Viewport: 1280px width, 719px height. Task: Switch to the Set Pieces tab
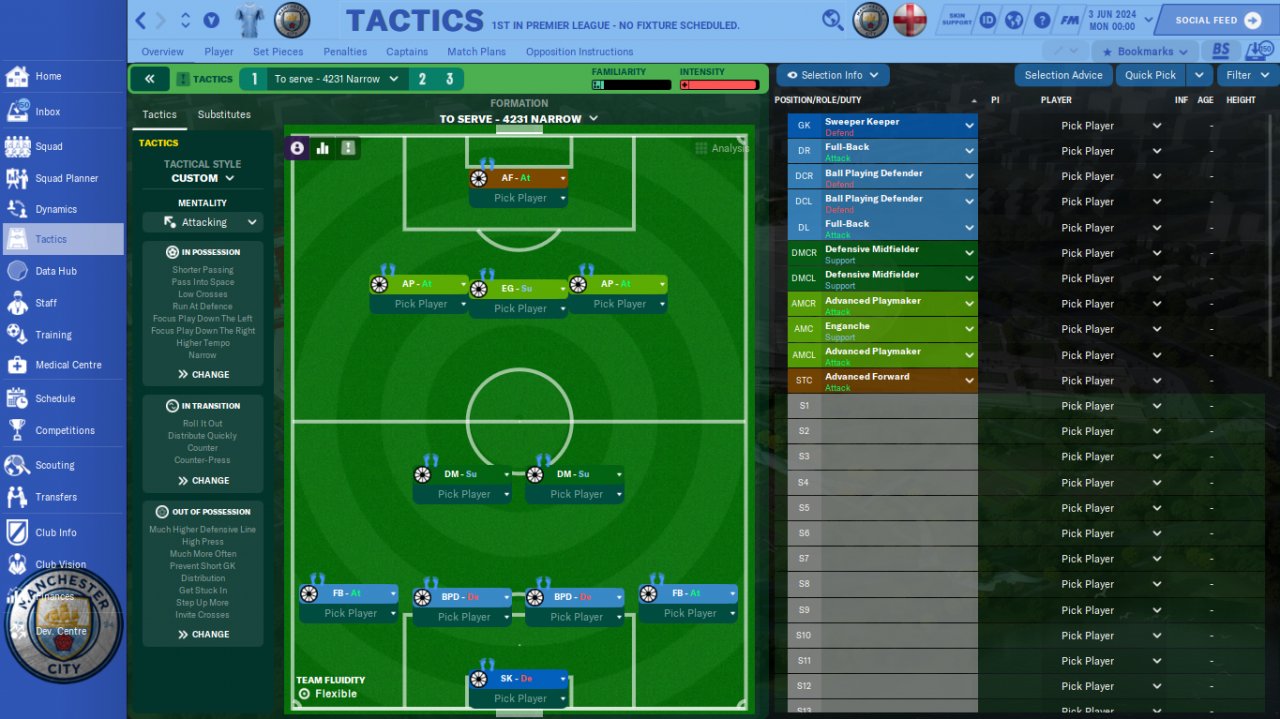(x=277, y=52)
